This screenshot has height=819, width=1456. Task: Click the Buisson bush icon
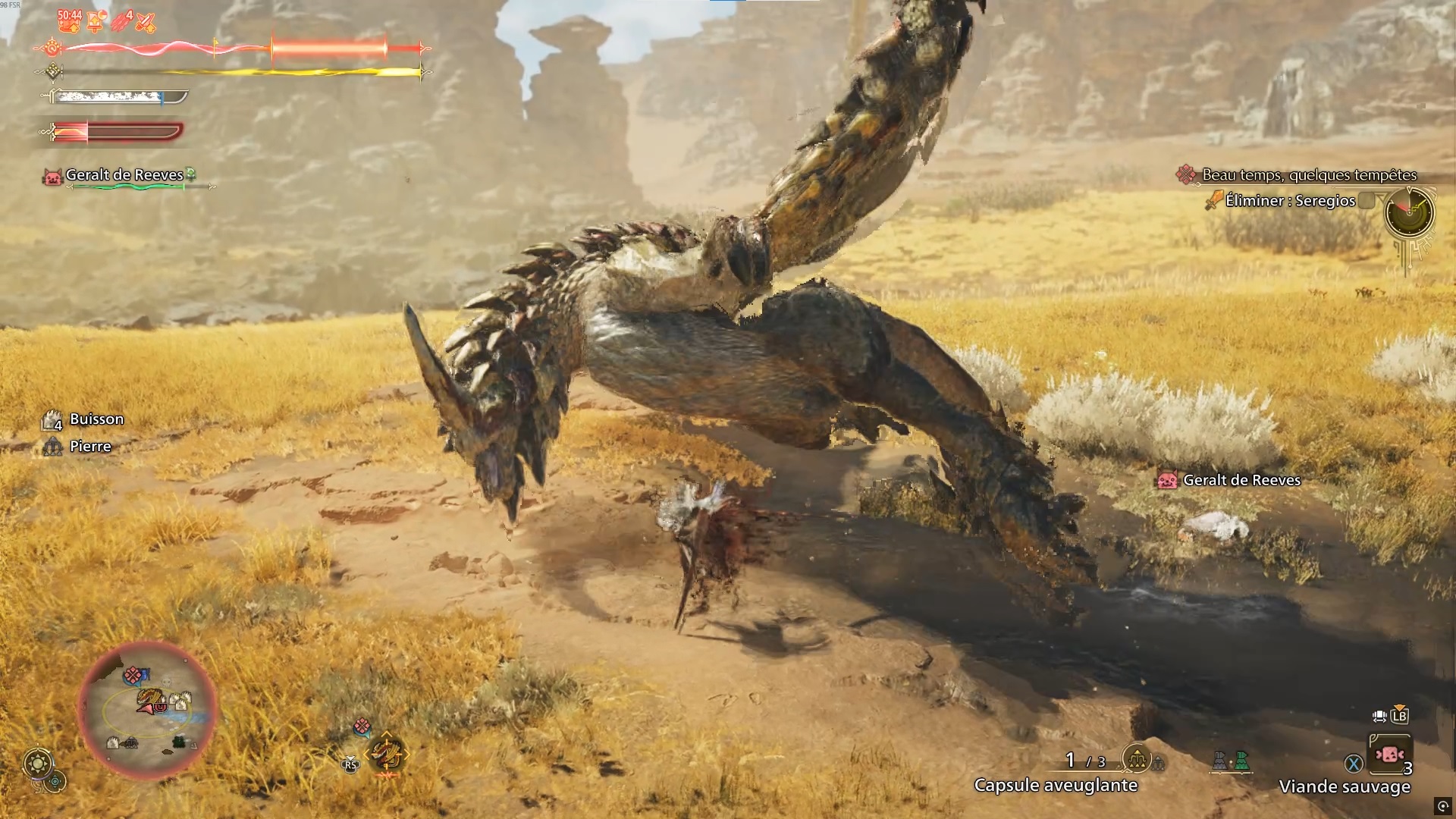point(50,419)
